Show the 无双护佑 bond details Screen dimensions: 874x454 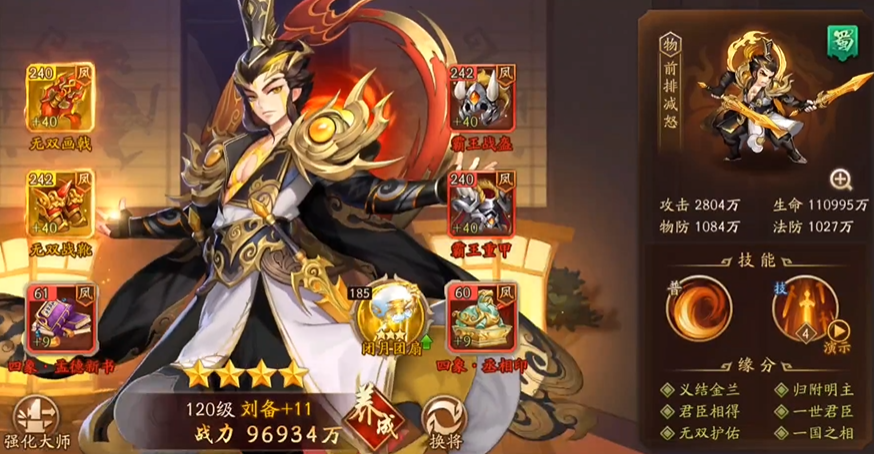[x=704, y=433]
